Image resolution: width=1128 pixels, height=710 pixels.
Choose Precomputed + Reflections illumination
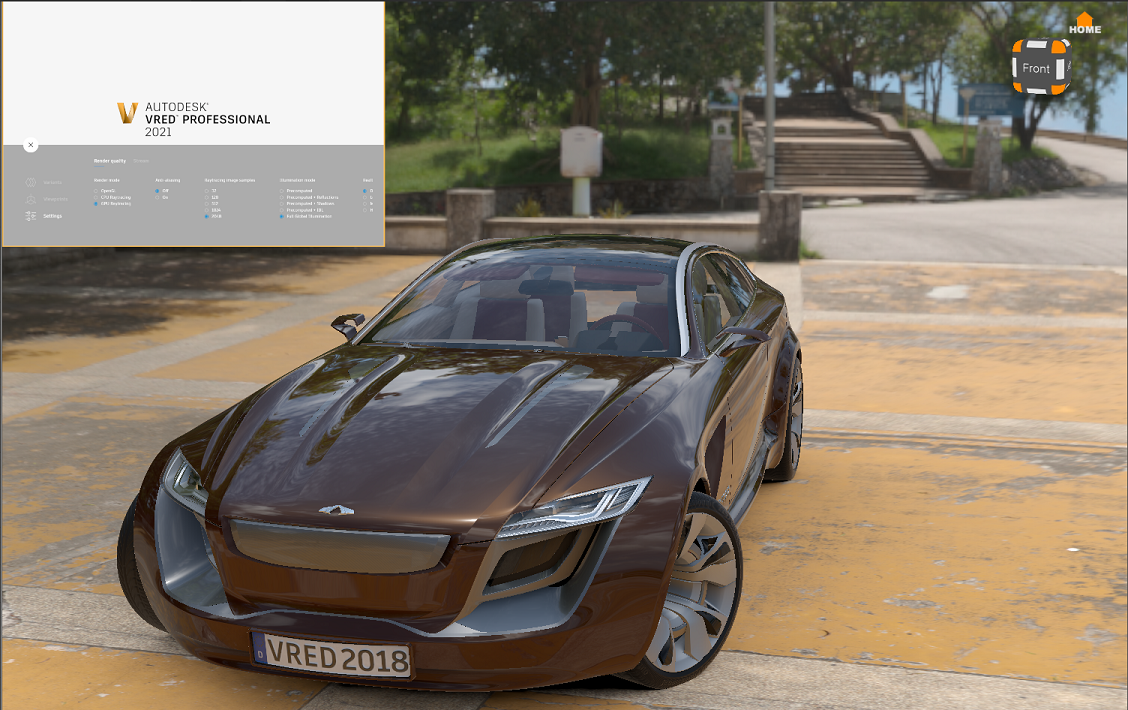pyautogui.click(x=282, y=197)
